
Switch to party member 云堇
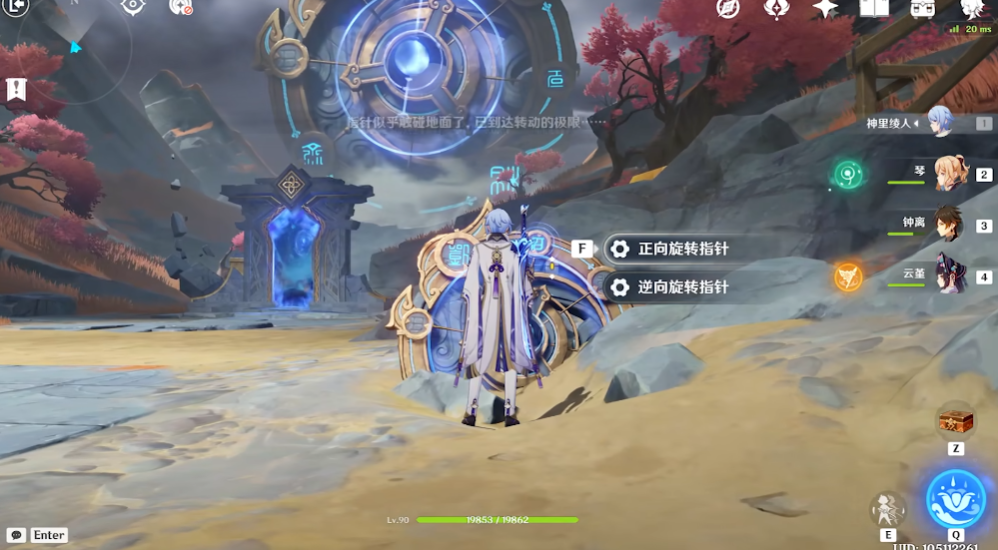[x=951, y=275]
